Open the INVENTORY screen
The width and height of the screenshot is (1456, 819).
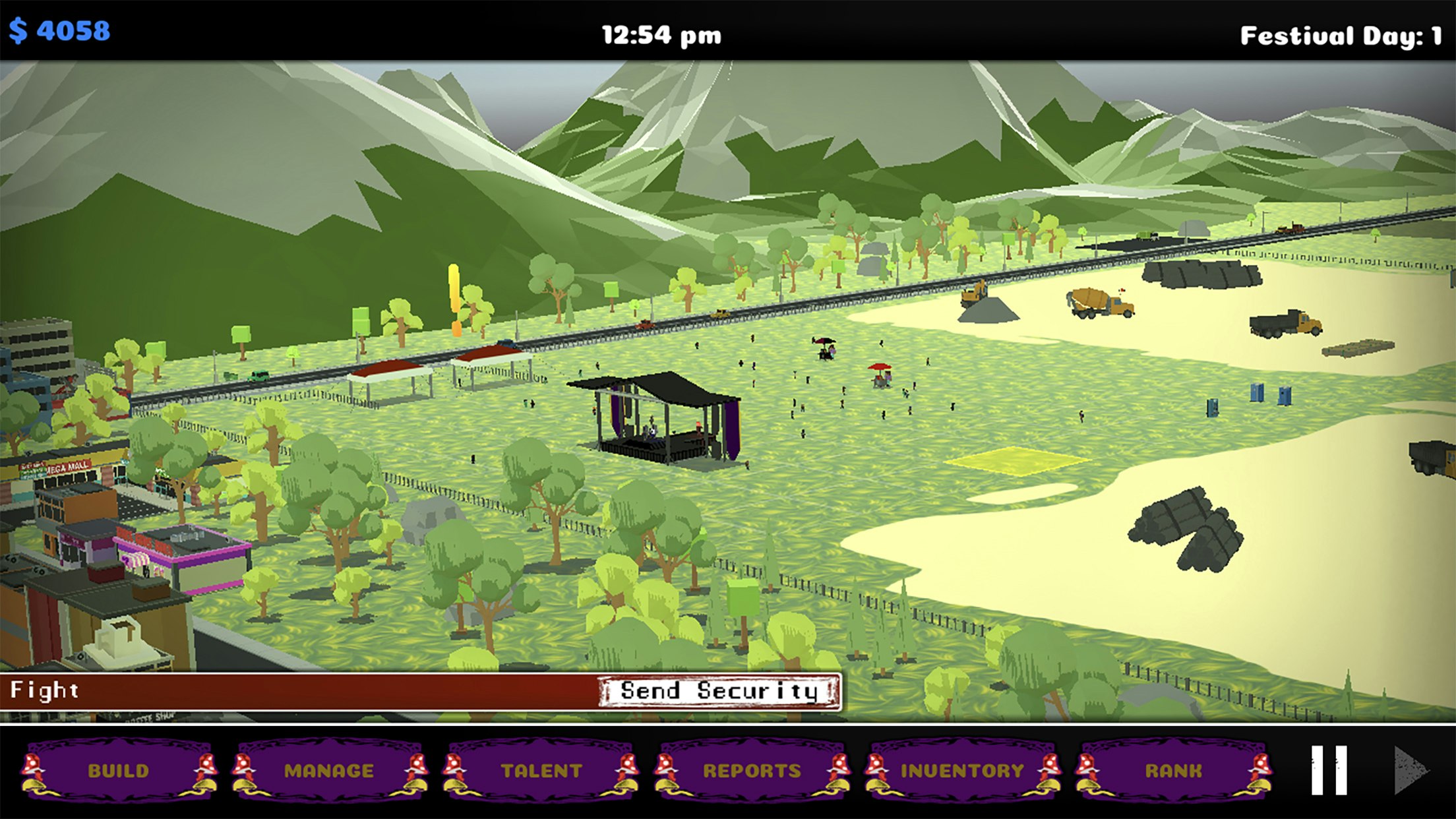(x=963, y=769)
